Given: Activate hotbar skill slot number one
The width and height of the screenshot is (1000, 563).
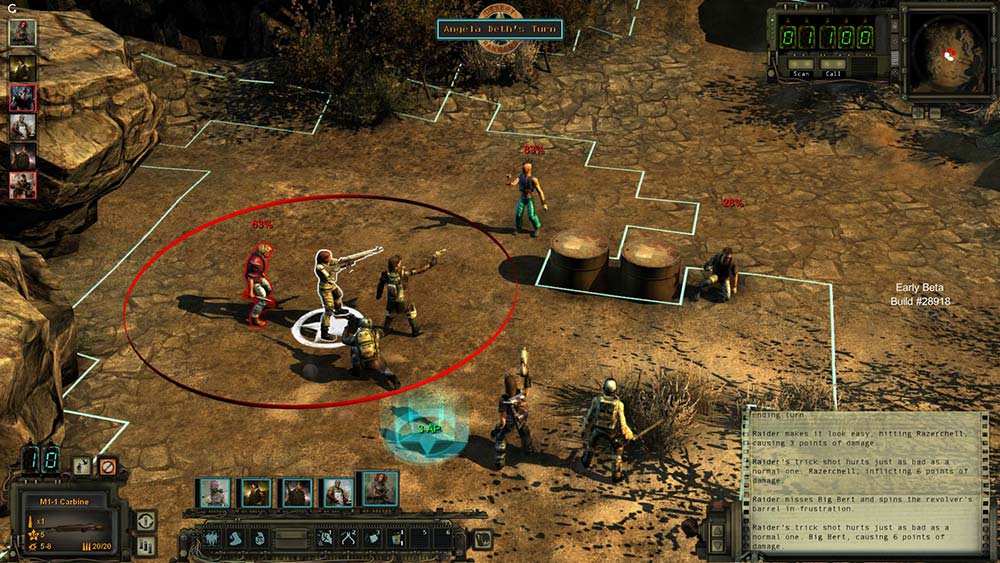Looking at the screenshot, I should point(326,538).
